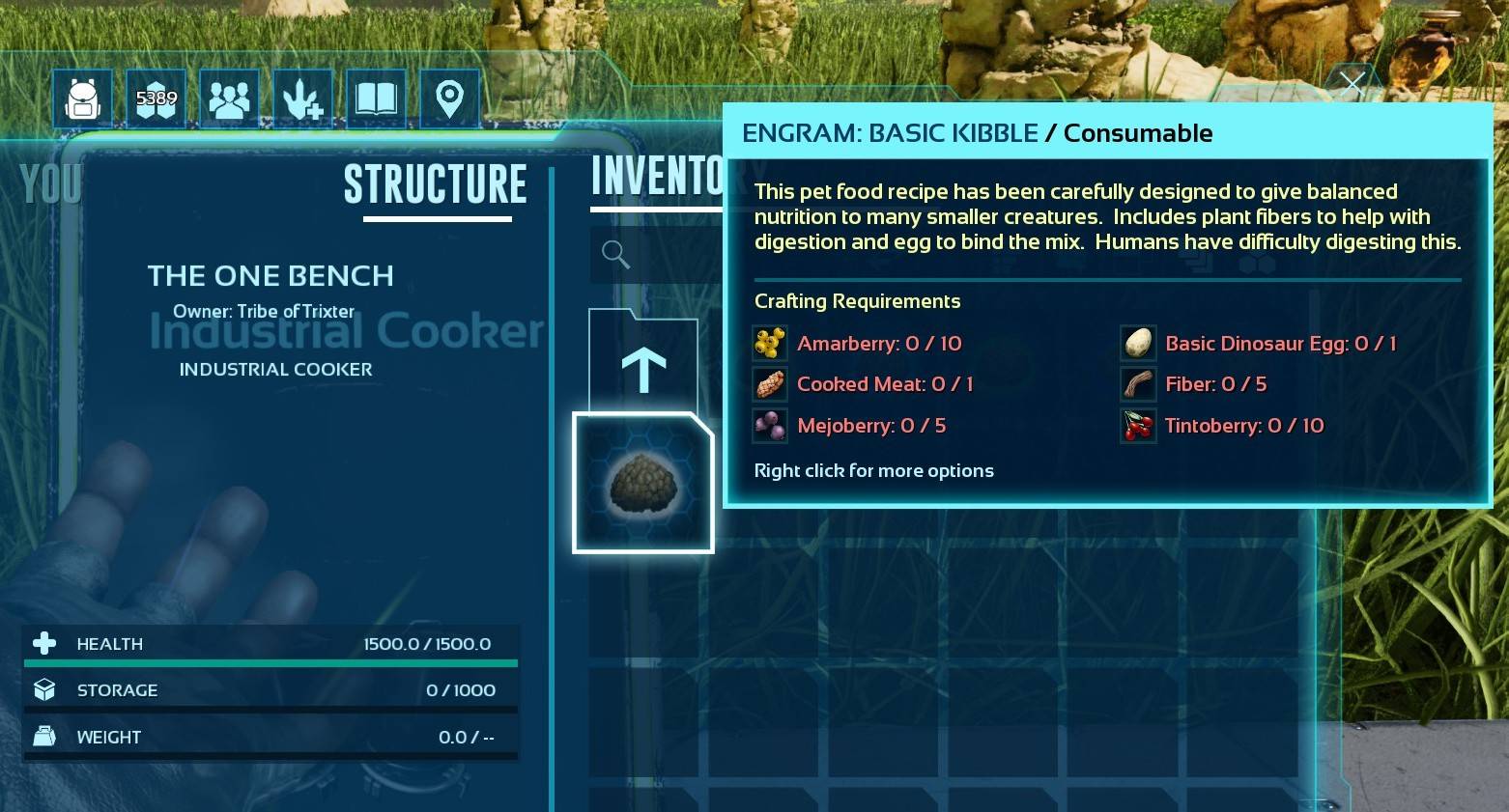
Task: Click the inventory search field
Action: pos(657,255)
